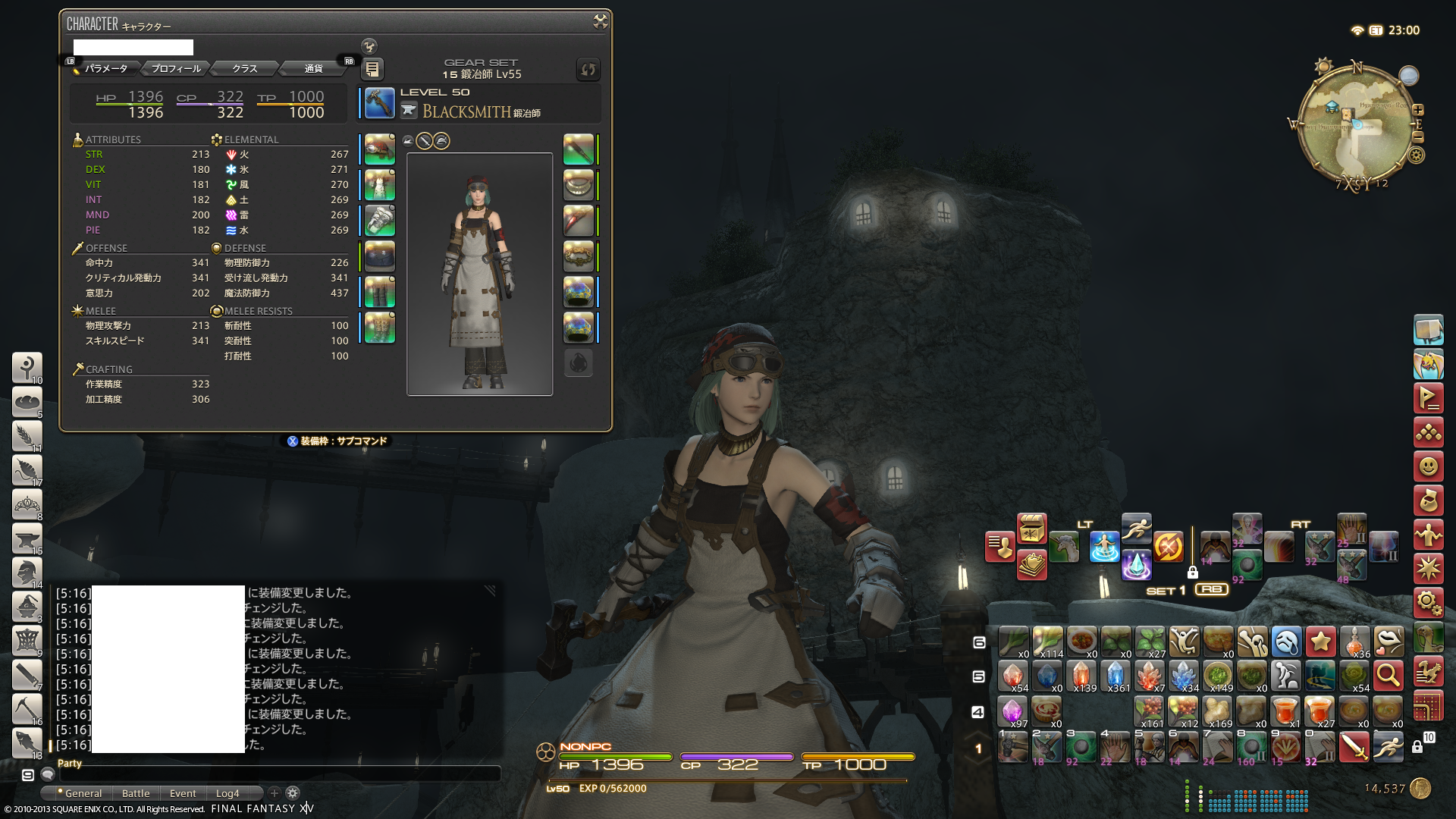Switch chat to the Battle tab
The width and height of the screenshot is (1456, 819).
tap(136, 793)
